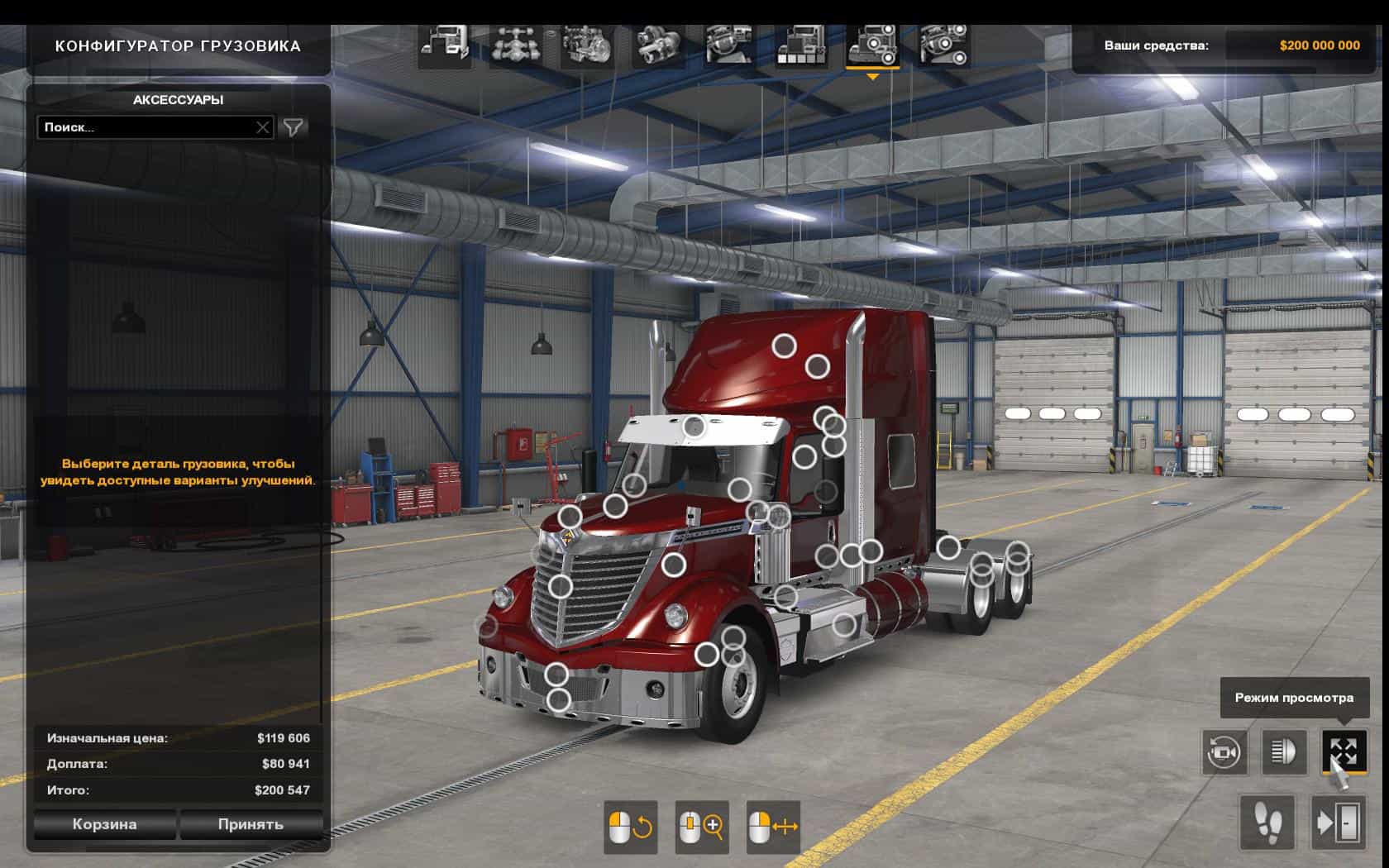Open the axles and transmission tab

pos(516,45)
